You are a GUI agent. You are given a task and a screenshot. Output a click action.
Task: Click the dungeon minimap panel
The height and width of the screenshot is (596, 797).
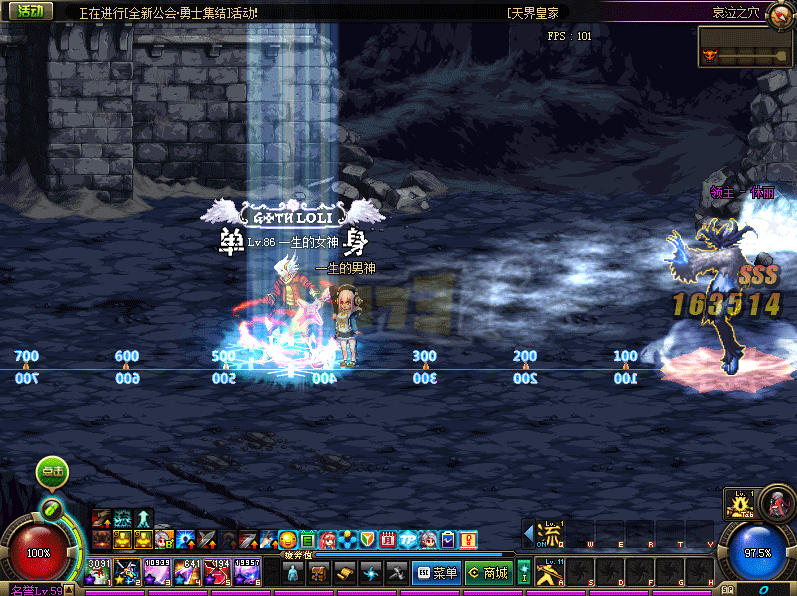(x=746, y=47)
